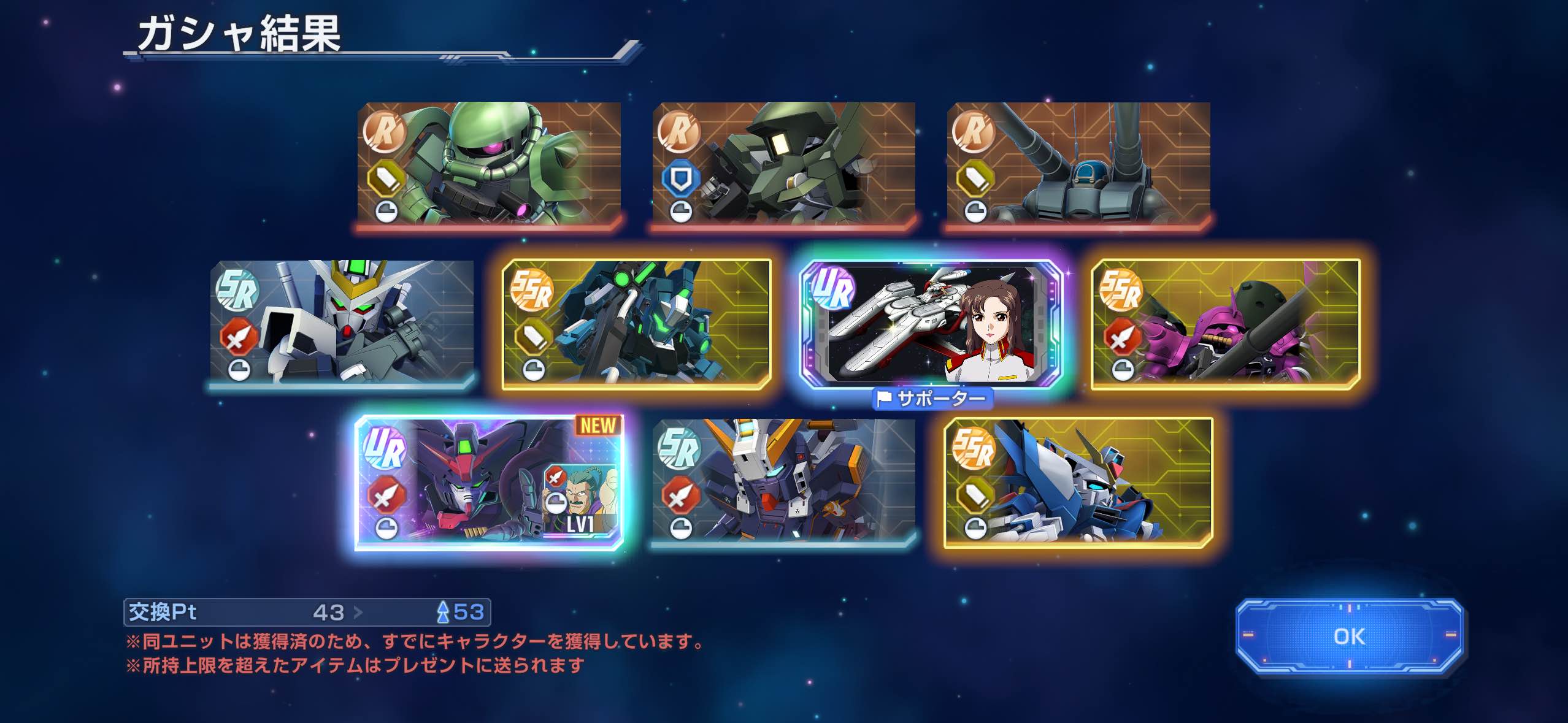Choose the dark green shield-type R card
Screen dimensions: 1568x723
[x=783, y=164]
